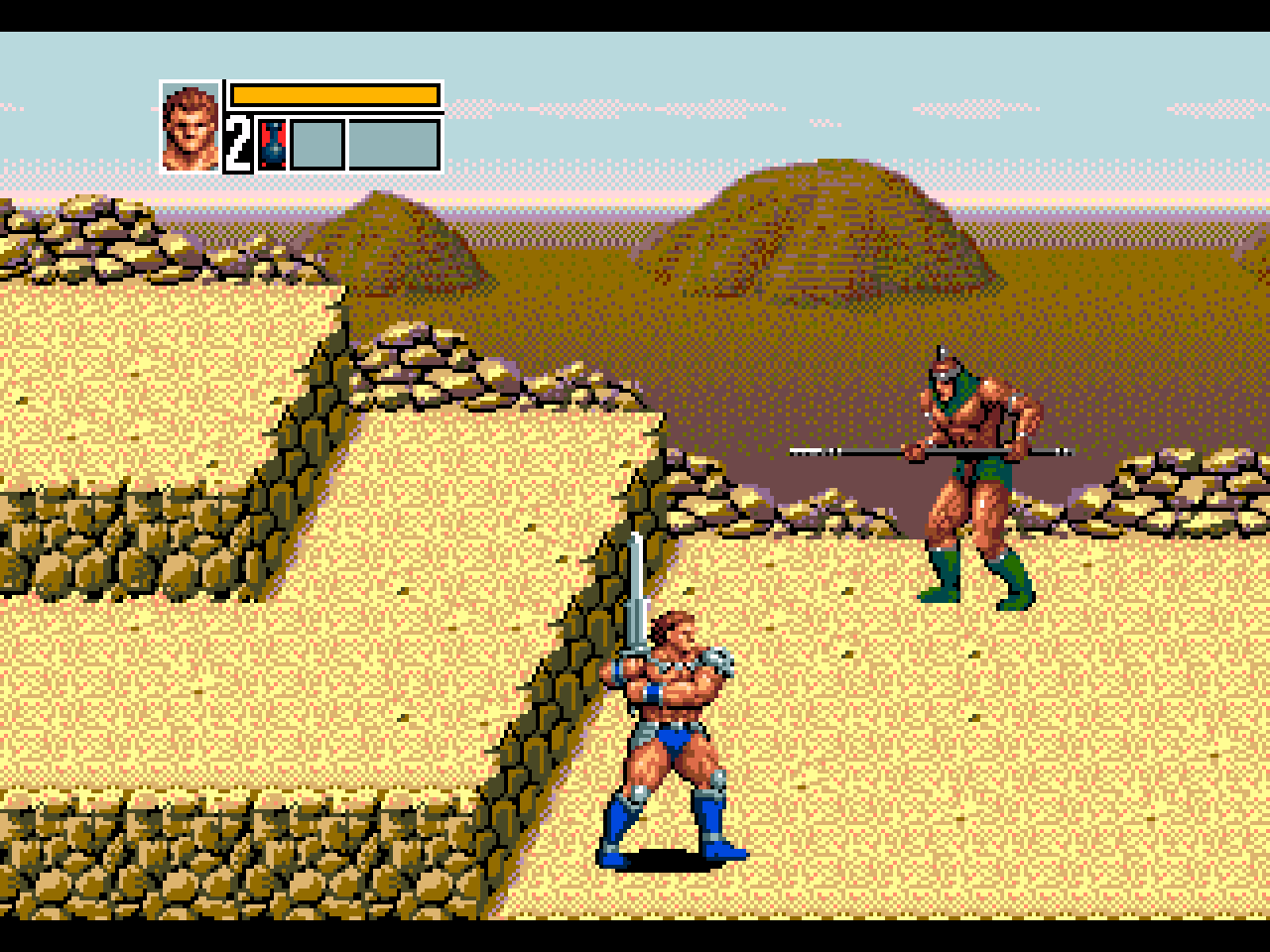Screen dimensions: 1270x952
Task: Toggle the yellow health bar display
Action: coord(335,94)
